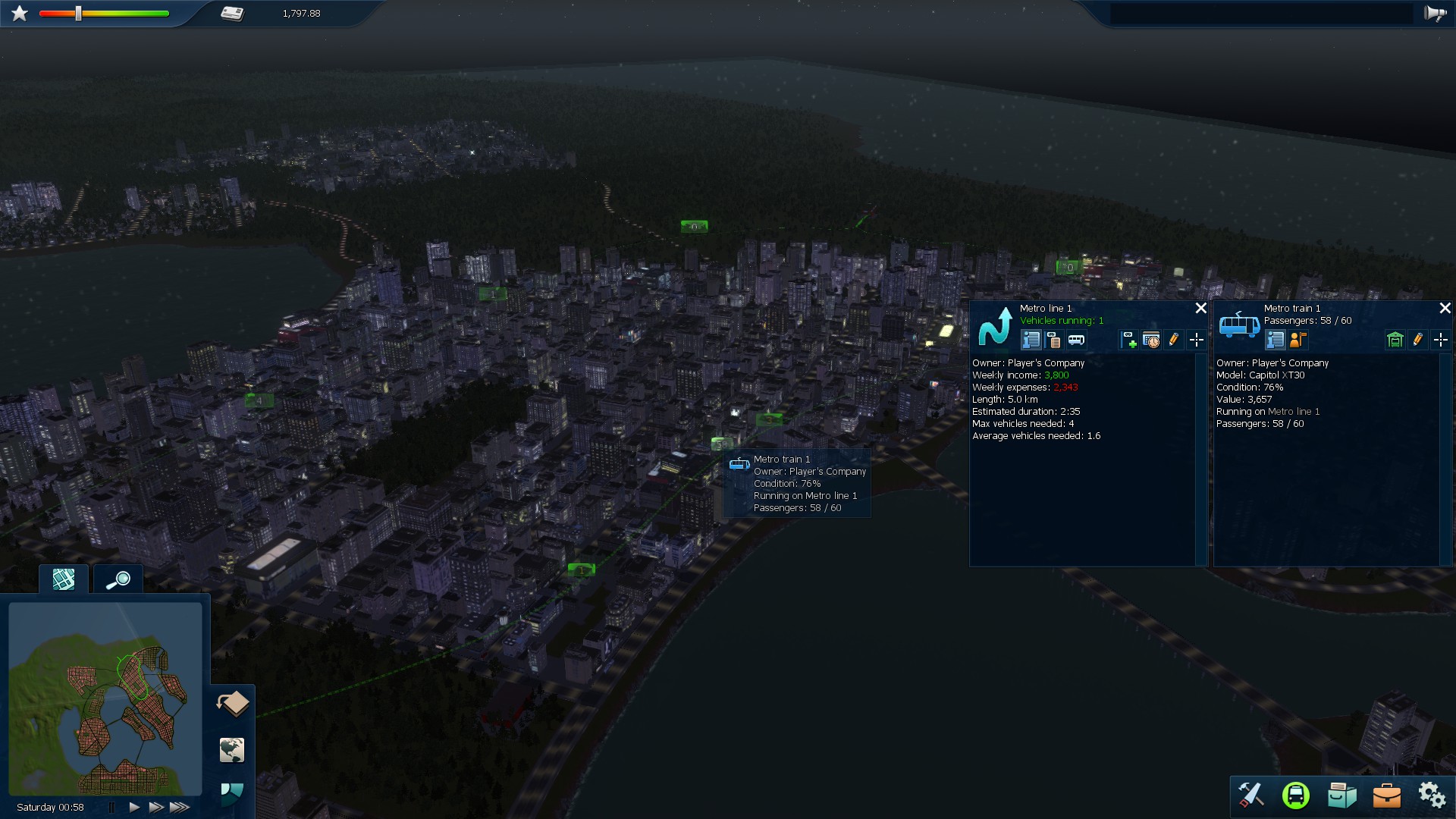
Task: Pause the game simulation
Action: point(111,807)
